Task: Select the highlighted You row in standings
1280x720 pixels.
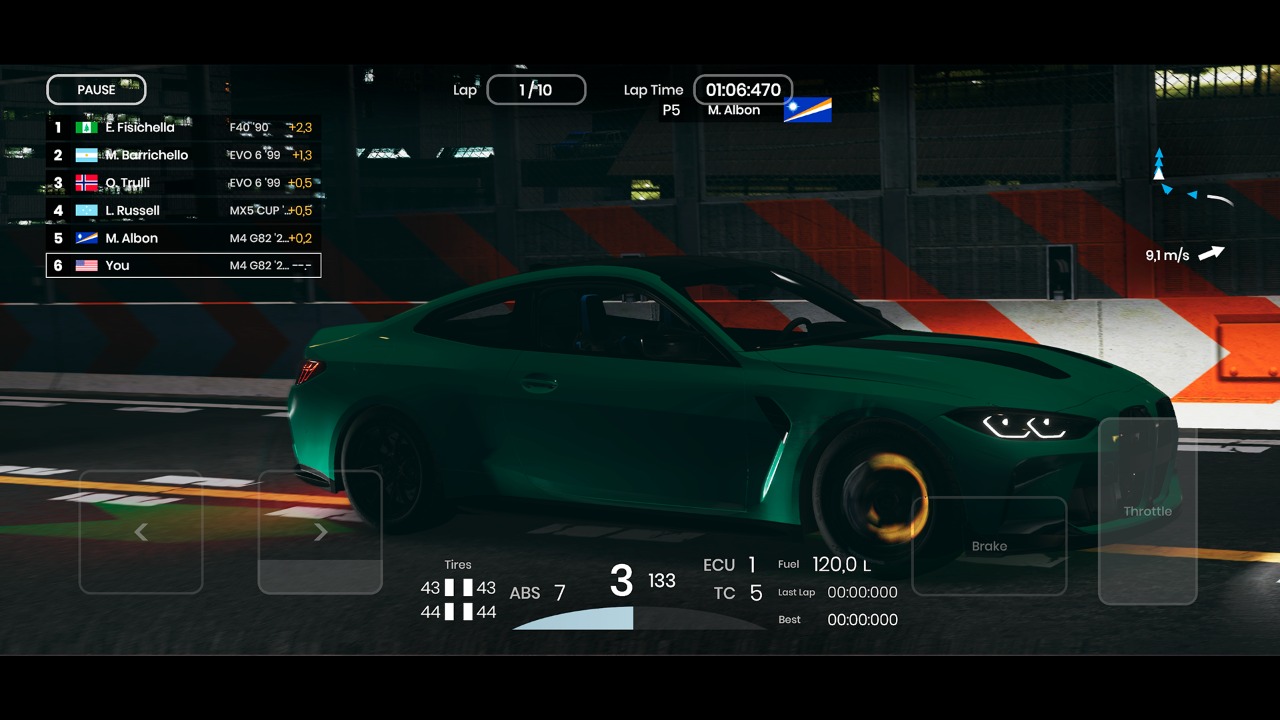Action: (184, 265)
